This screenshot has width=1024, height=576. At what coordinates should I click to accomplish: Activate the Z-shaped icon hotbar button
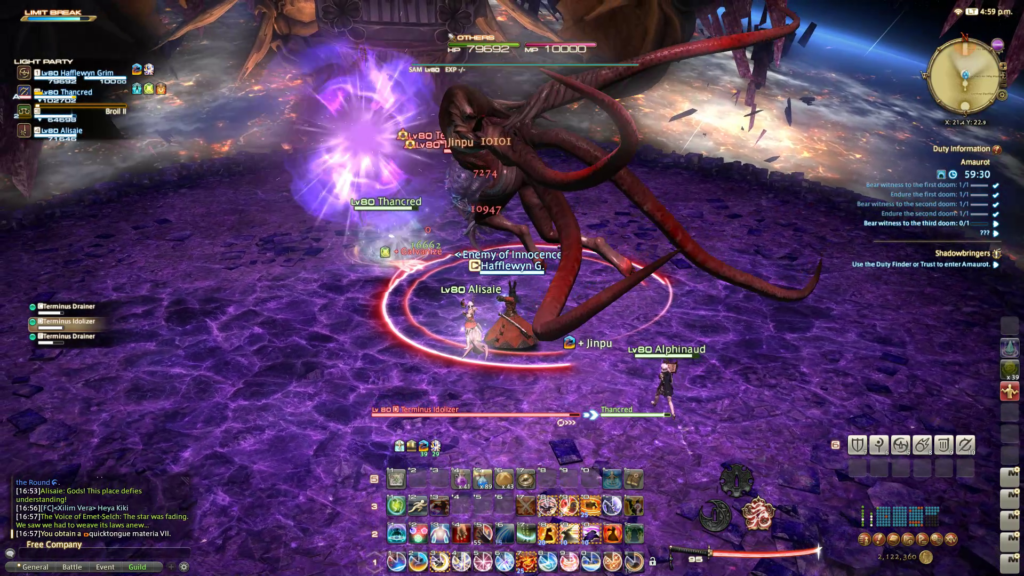point(965,445)
